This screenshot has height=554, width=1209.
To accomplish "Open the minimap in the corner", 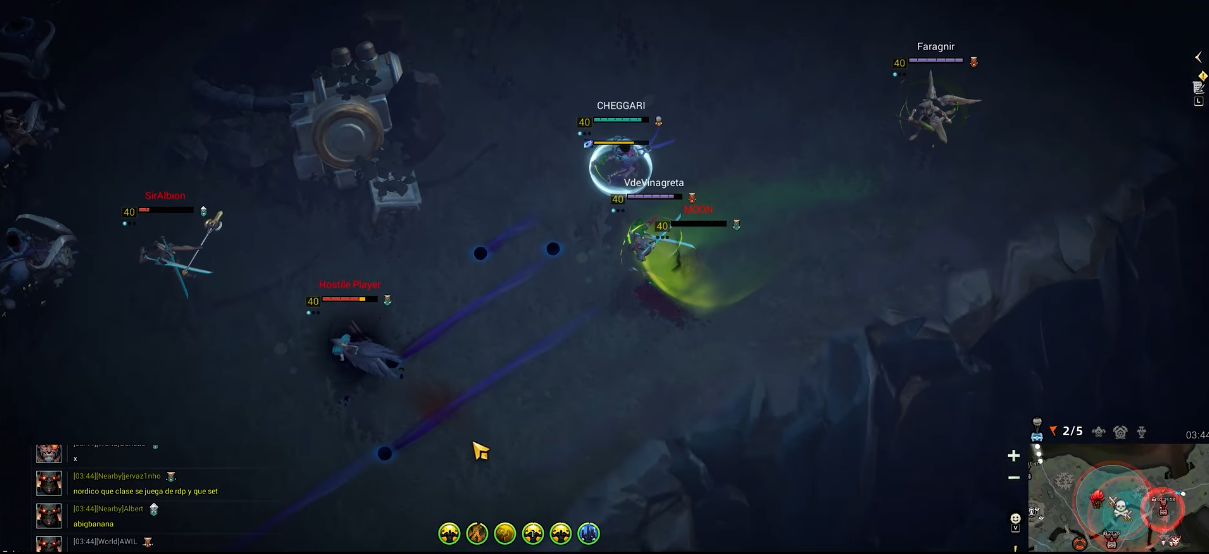I will coord(1118,498).
